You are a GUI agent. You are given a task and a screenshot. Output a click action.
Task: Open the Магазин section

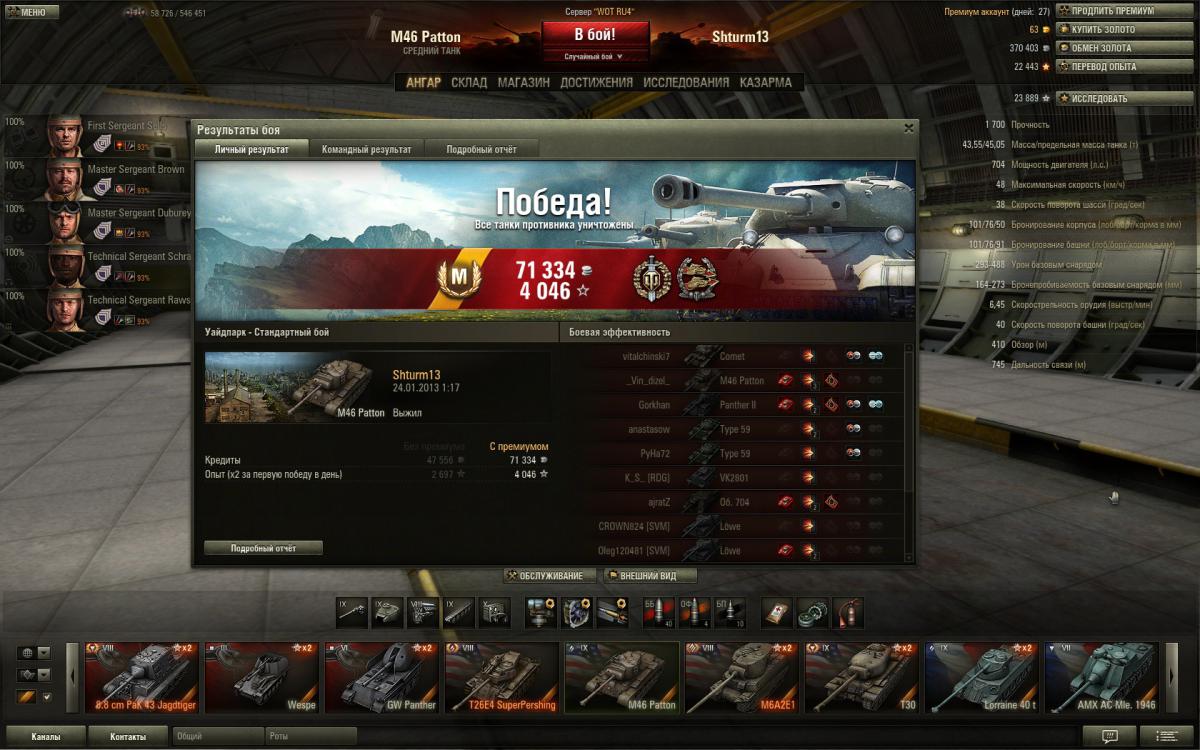523,83
